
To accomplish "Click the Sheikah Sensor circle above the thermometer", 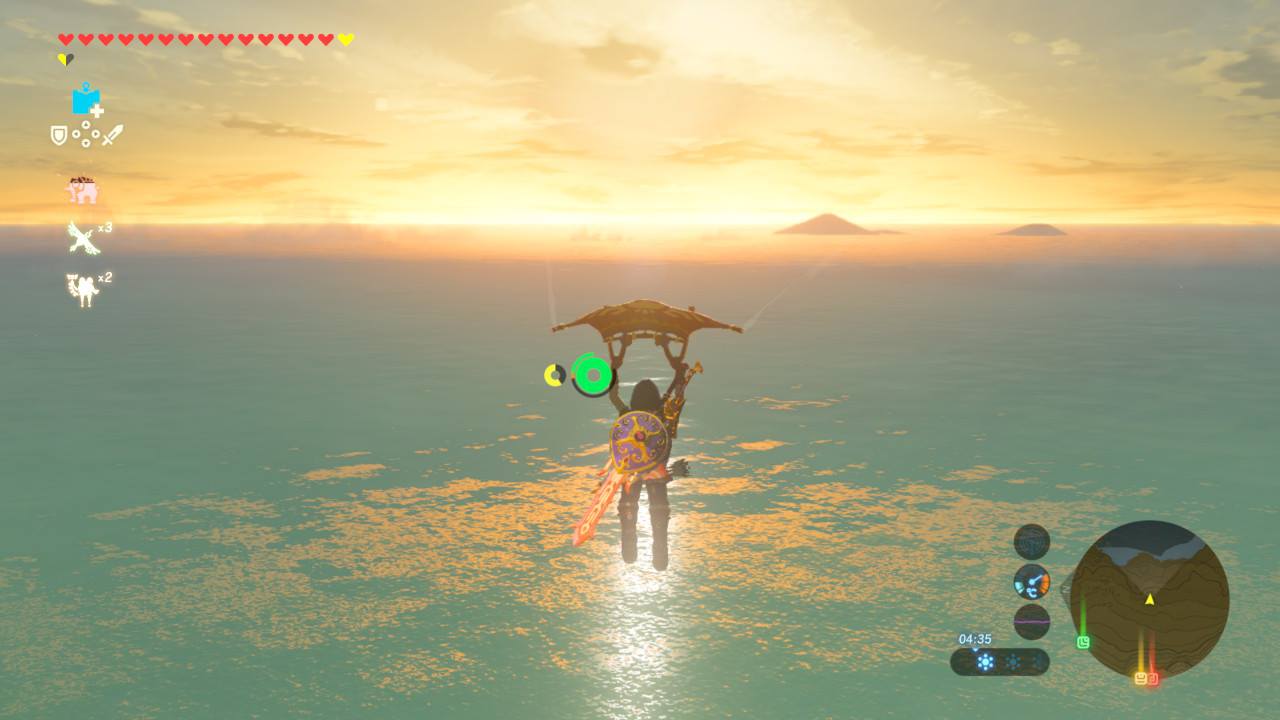I will [1032, 542].
